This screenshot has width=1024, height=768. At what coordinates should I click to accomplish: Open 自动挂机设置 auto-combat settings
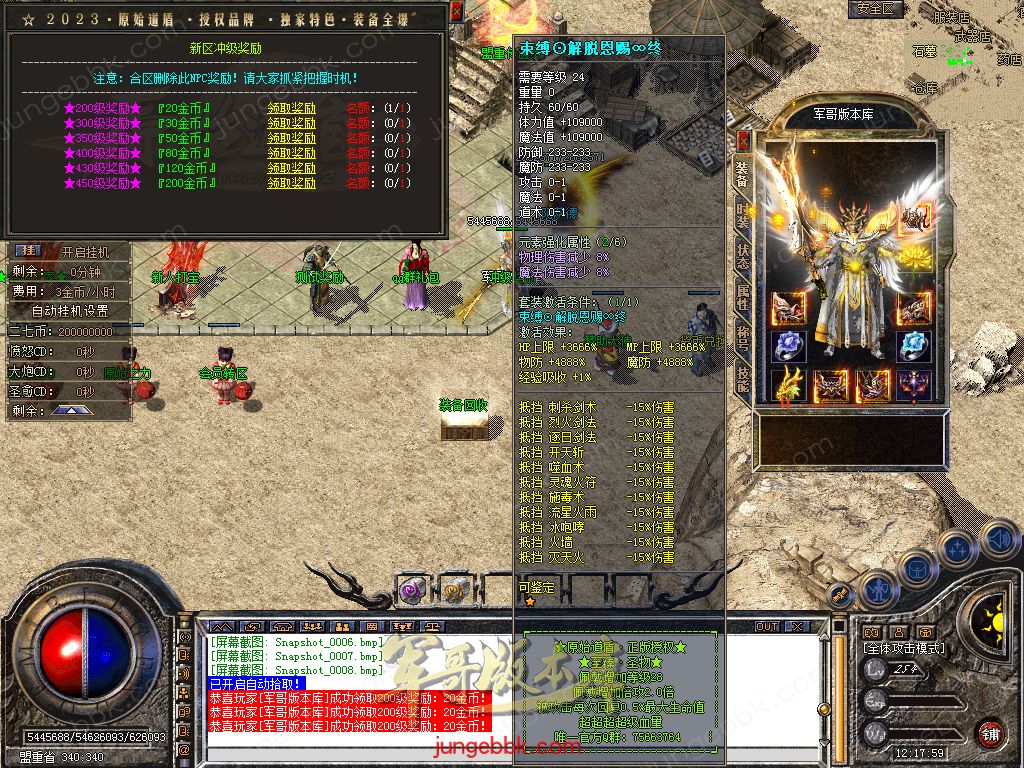(69, 310)
